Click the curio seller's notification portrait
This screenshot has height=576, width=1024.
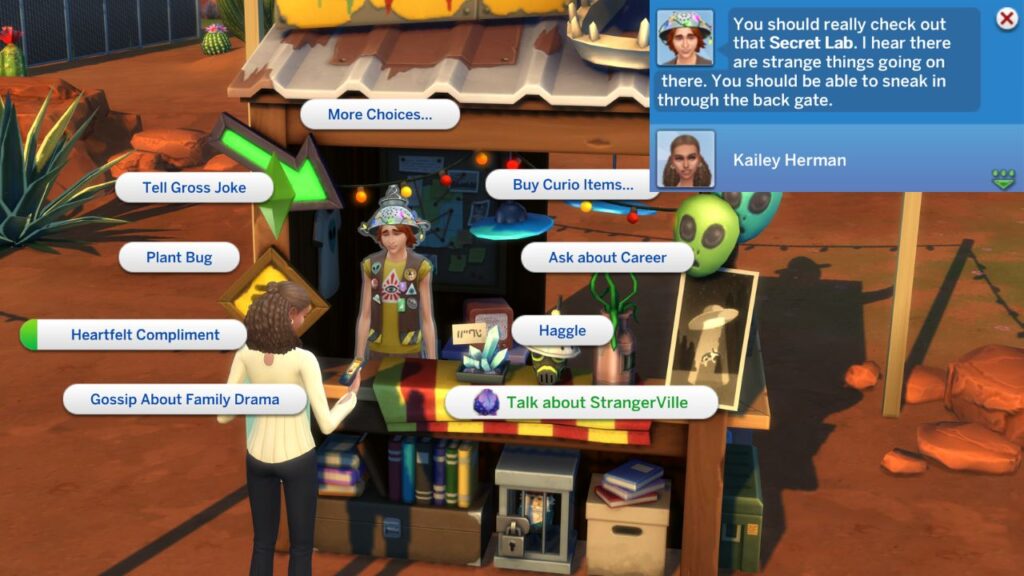(x=685, y=39)
